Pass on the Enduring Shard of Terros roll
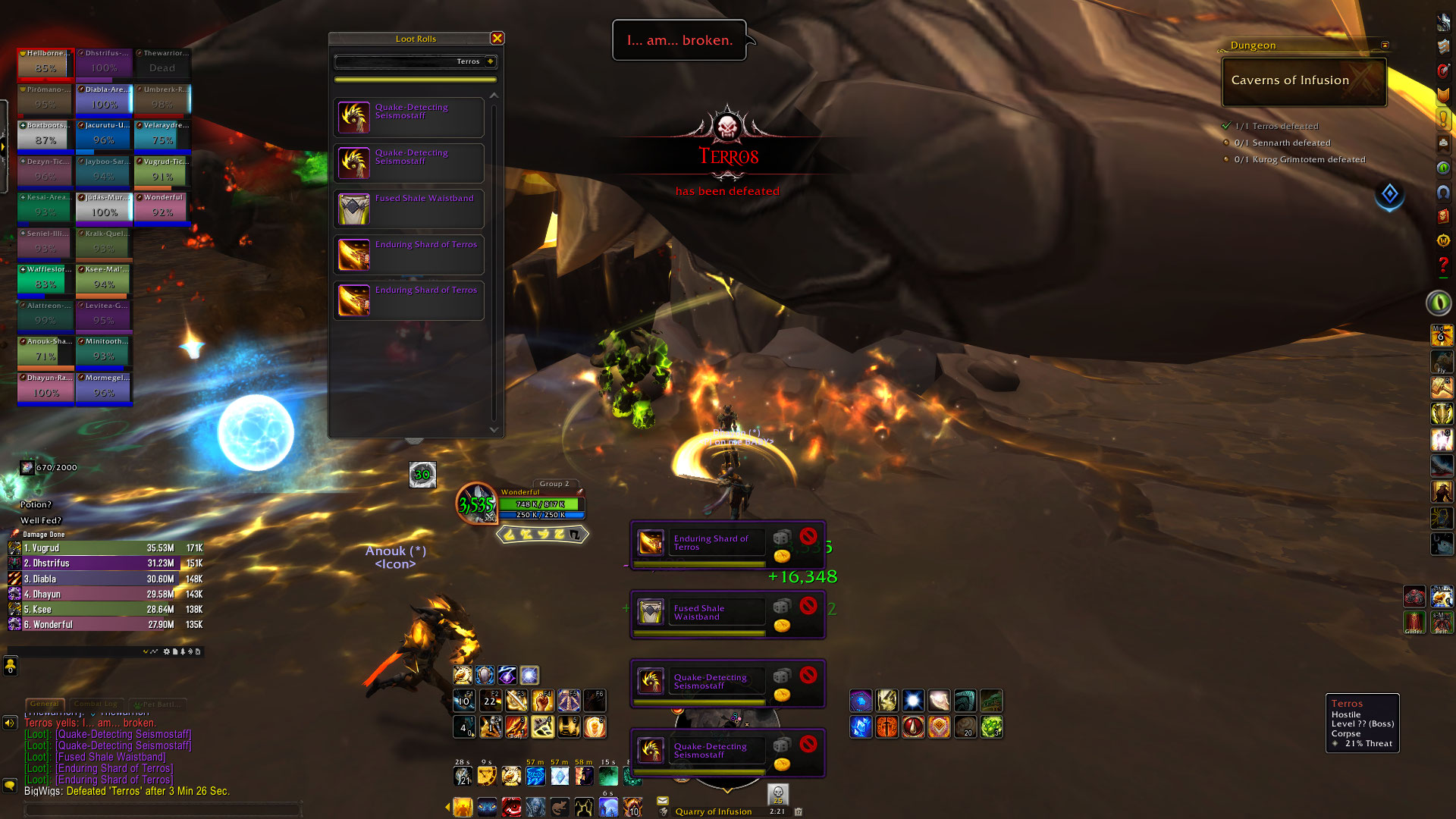Viewport: 1456px width, 819px height. tap(808, 535)
